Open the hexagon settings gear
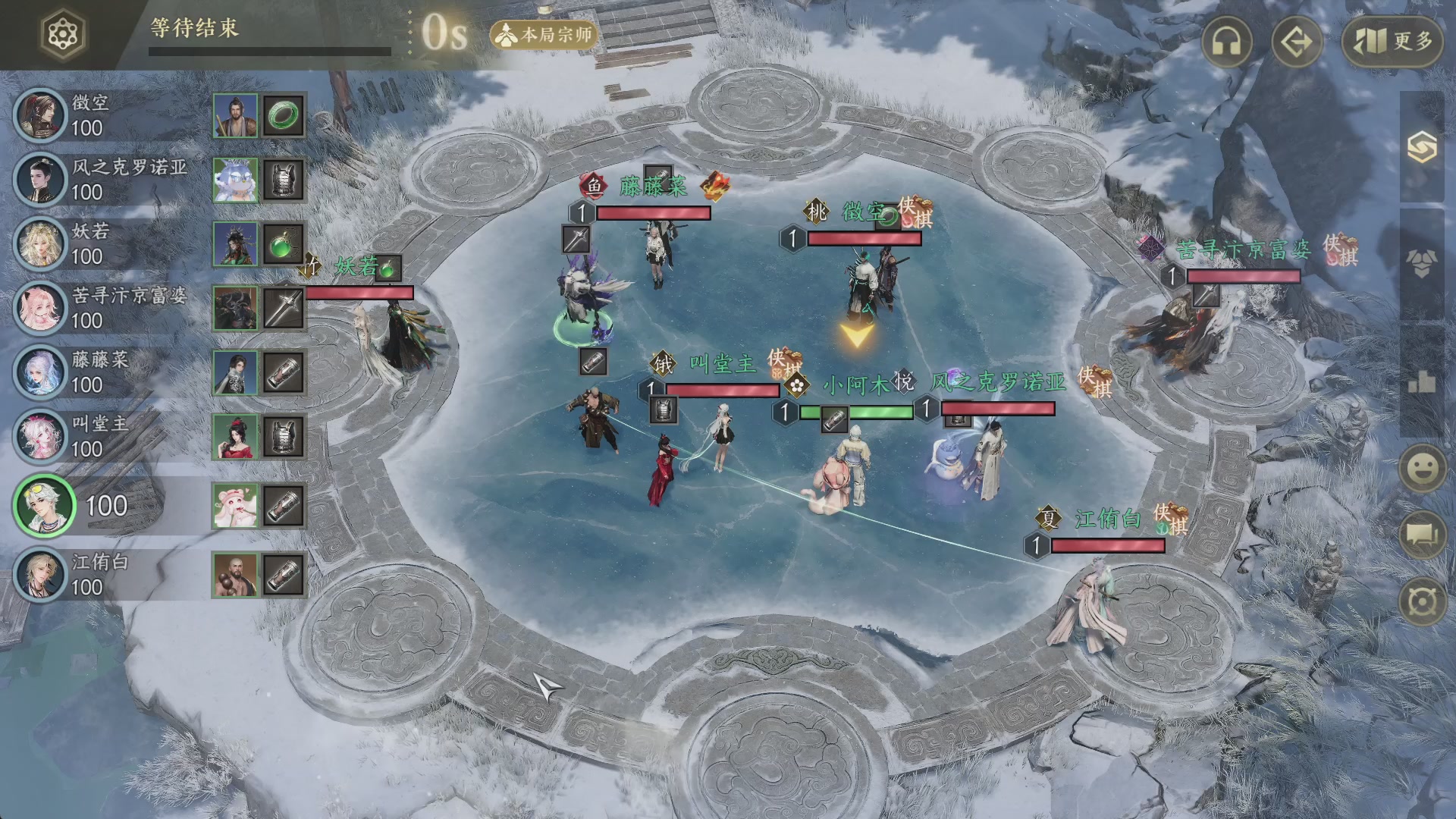Screen dimensions: 1456x819 coord(63,34)
